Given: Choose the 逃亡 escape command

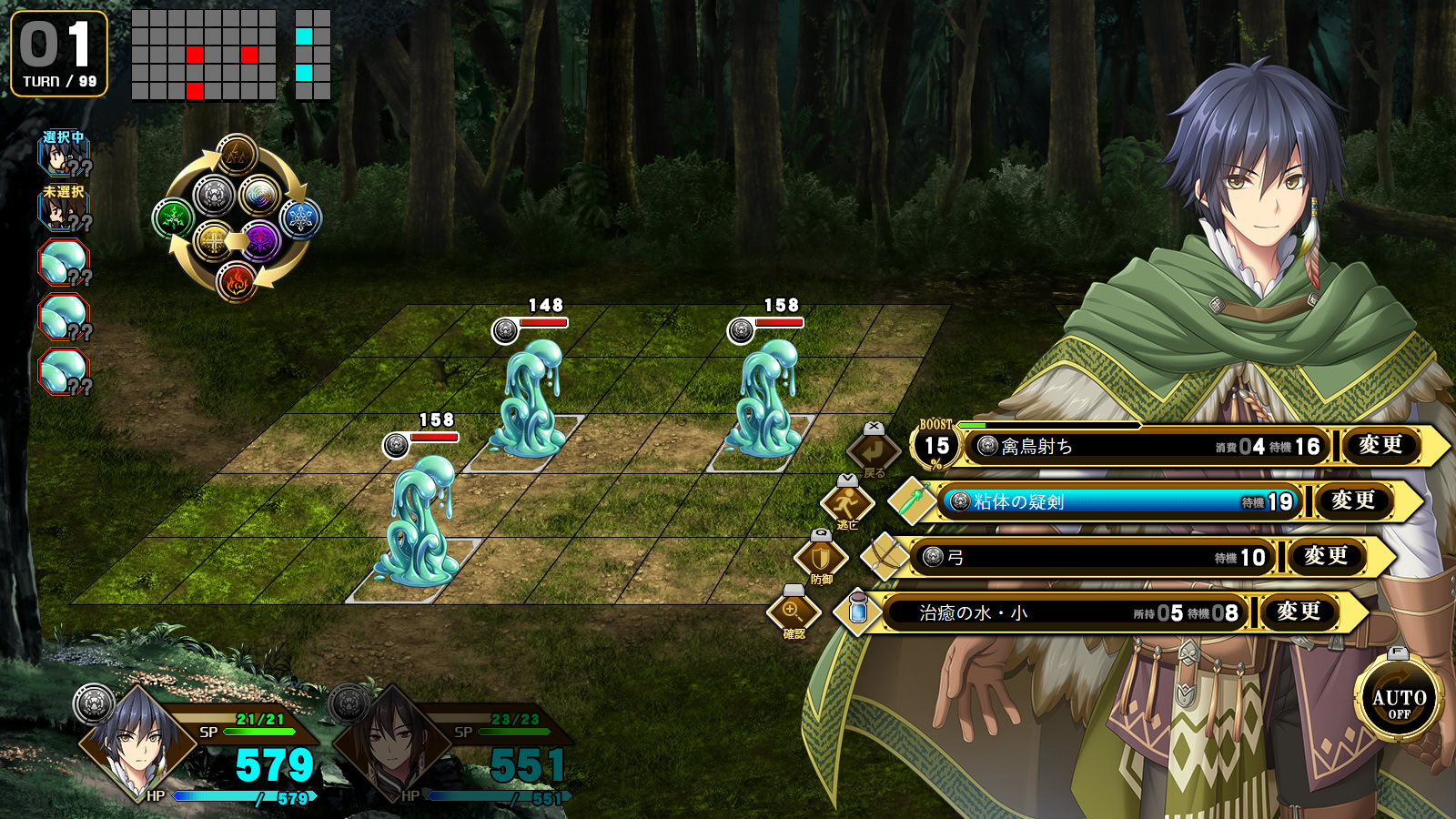Looking at the screenshot, I should 847,501.
